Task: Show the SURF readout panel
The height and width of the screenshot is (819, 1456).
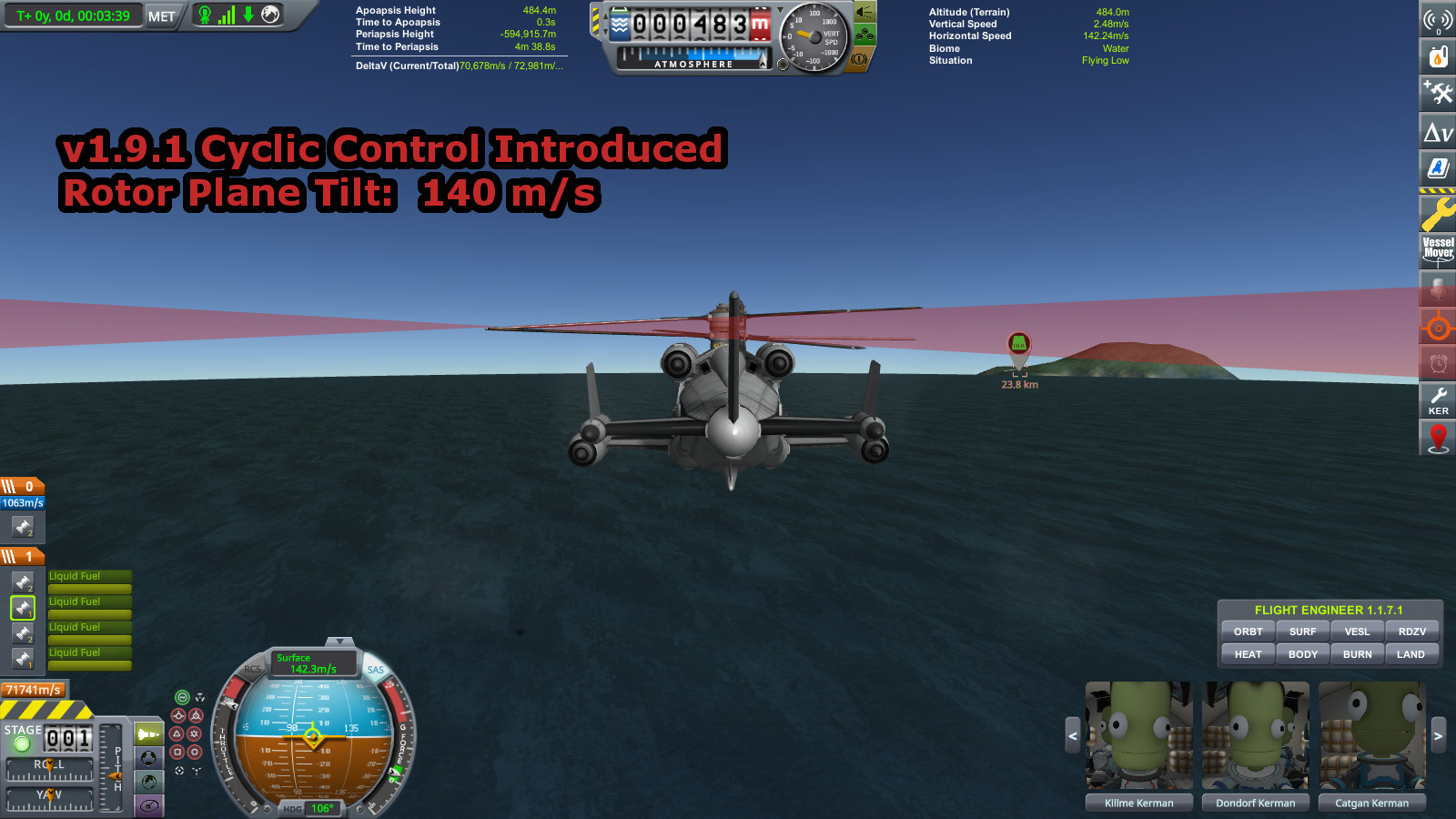Action: click(x=1302, y=632)
